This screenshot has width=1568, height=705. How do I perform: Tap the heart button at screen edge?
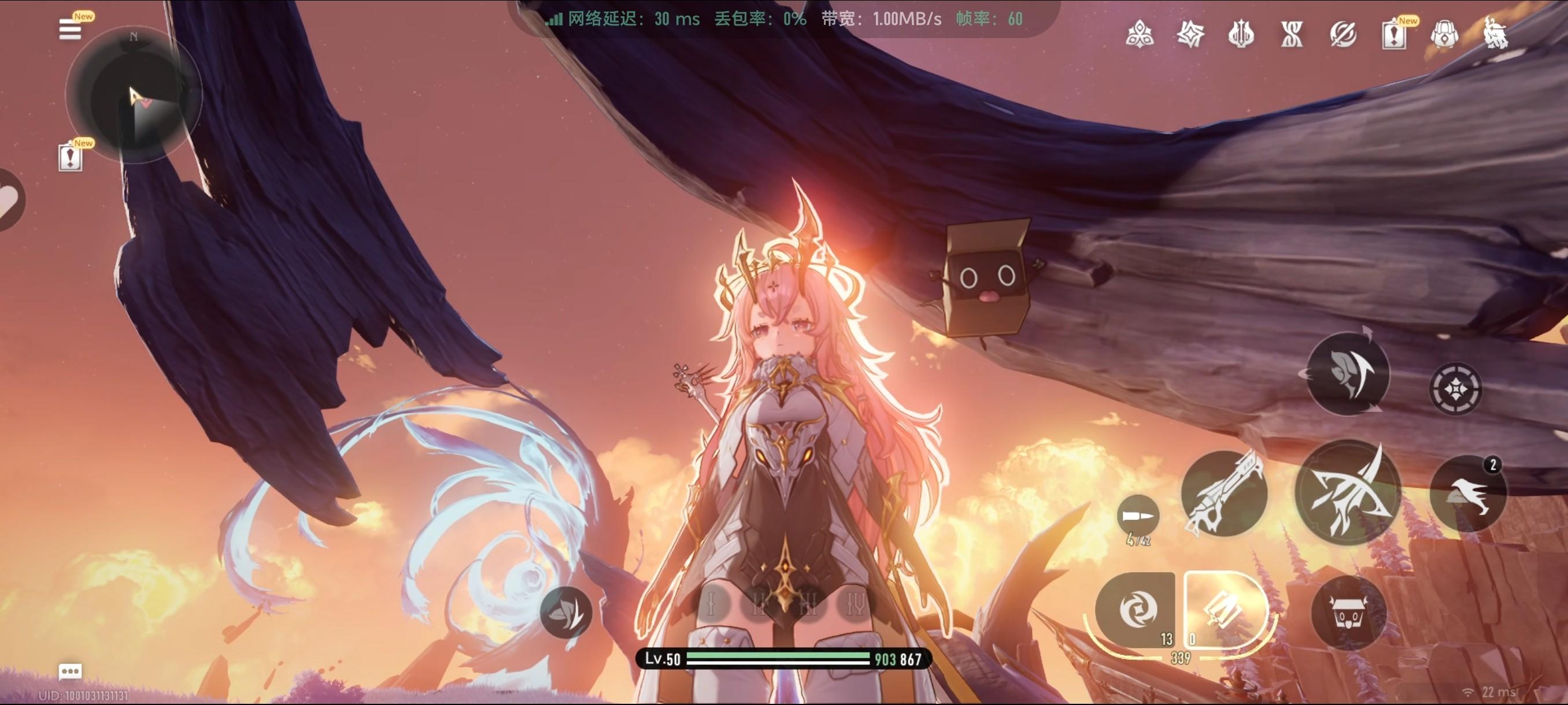(x=8, y=200)
